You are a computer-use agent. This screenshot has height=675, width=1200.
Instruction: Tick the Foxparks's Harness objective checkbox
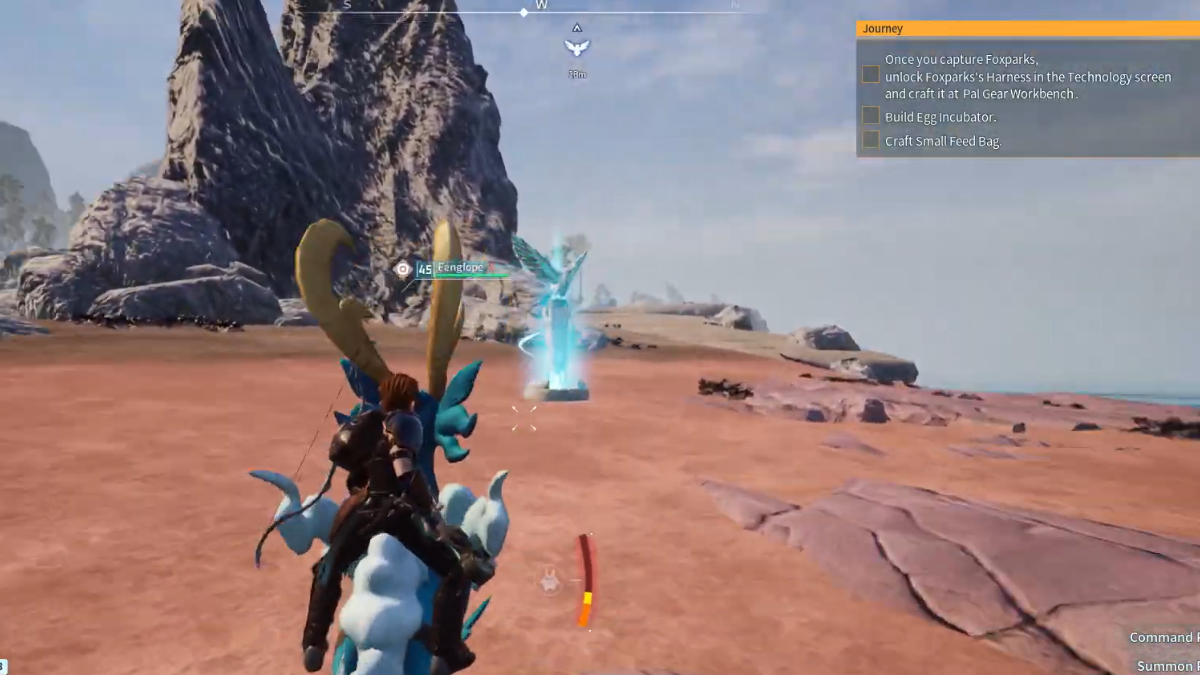871,75
